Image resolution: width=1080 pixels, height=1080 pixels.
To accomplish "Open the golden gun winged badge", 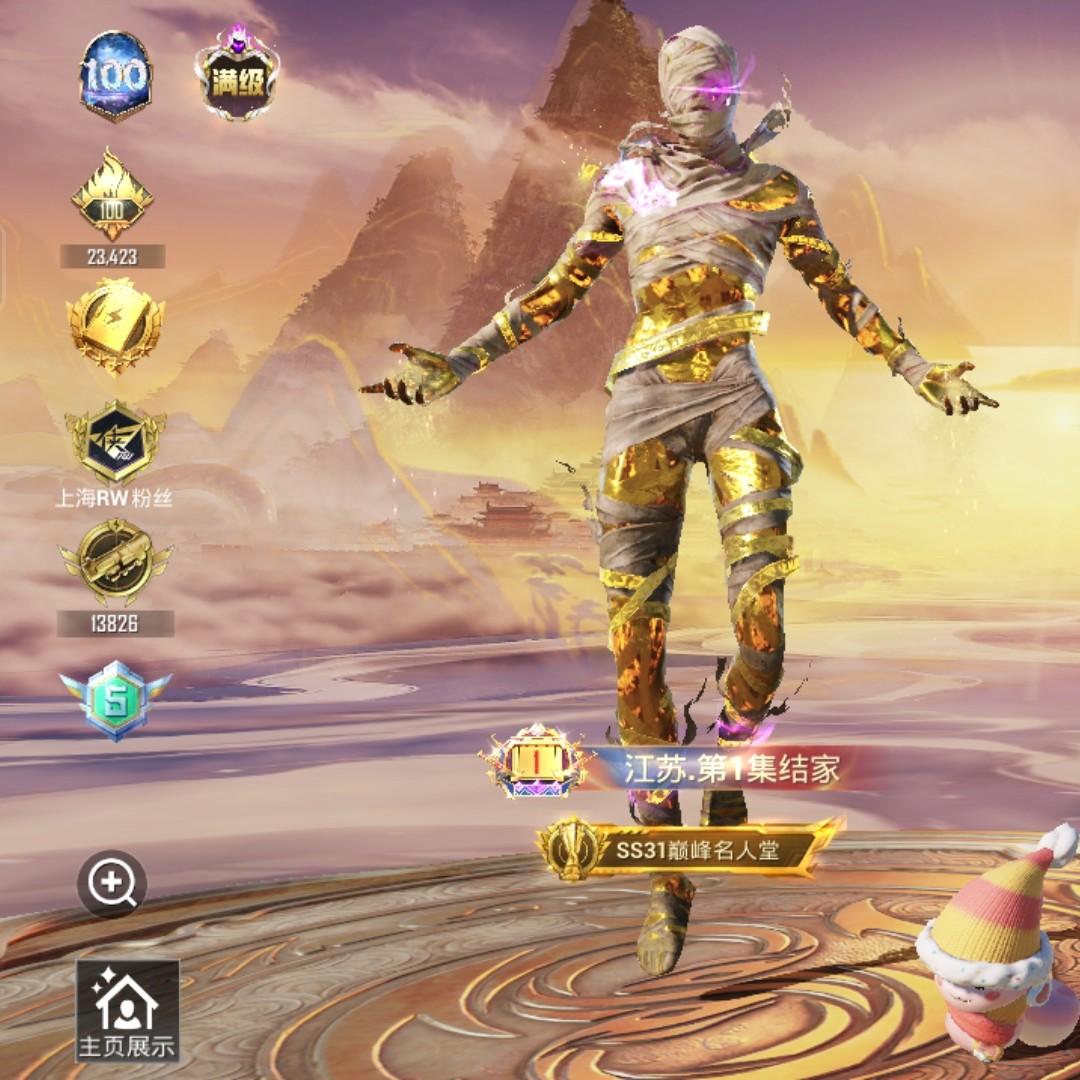I will tap(115, 562).
